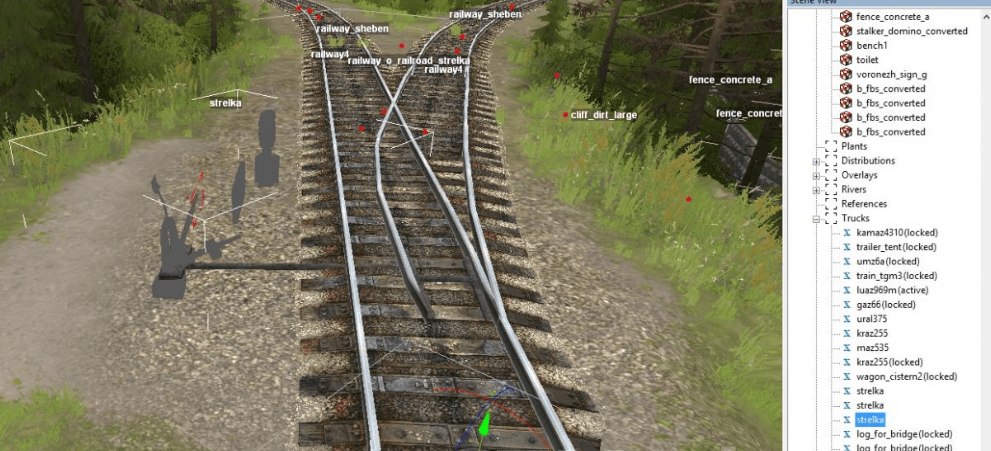Viewport: 991px width, 451px height.
Task: Select stalker_domino_converted in the scene list
Action: [x=911, y=31]
